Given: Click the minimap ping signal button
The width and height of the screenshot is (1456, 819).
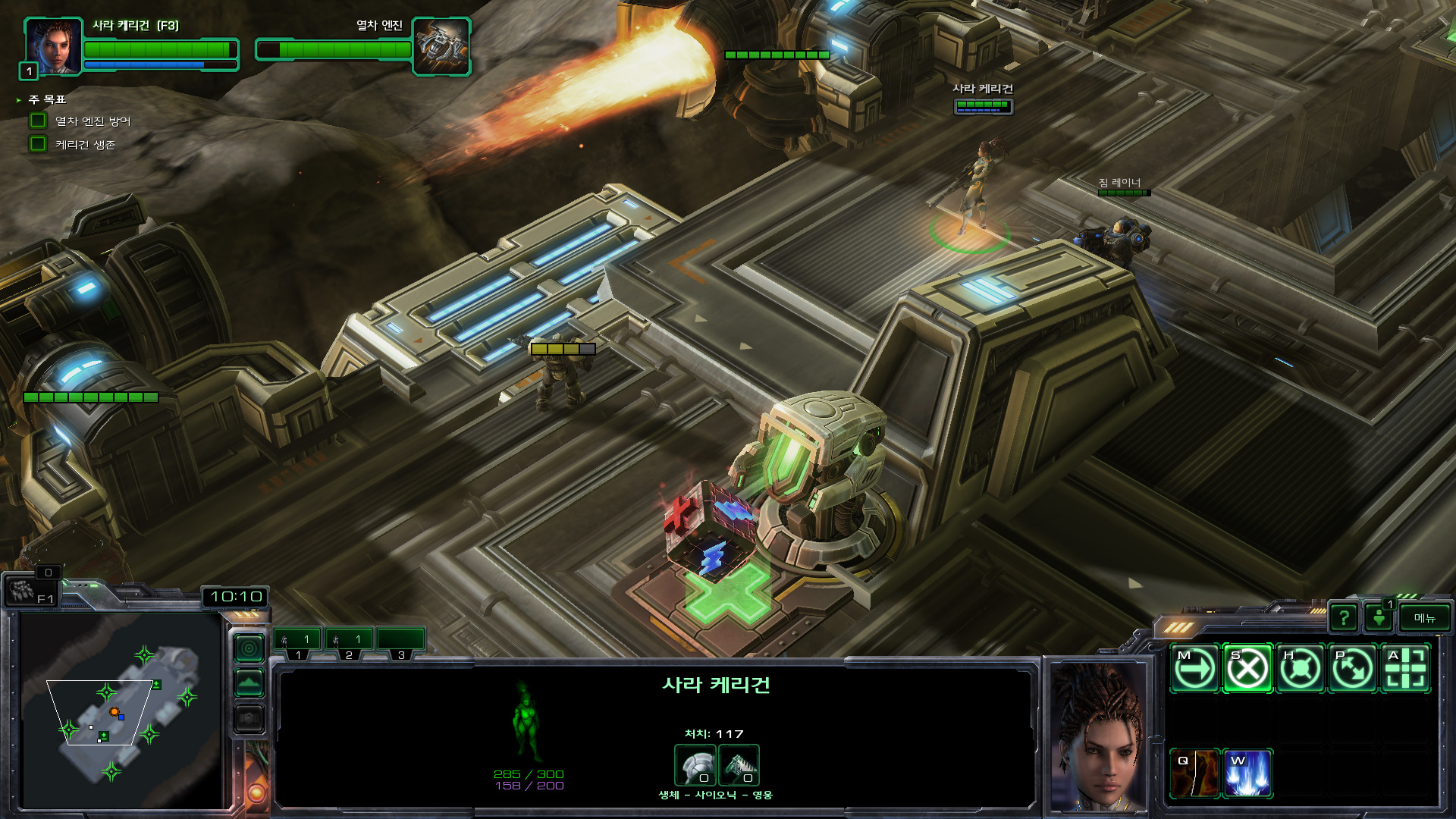Looking at the screenshot, I should click(249, 648).
